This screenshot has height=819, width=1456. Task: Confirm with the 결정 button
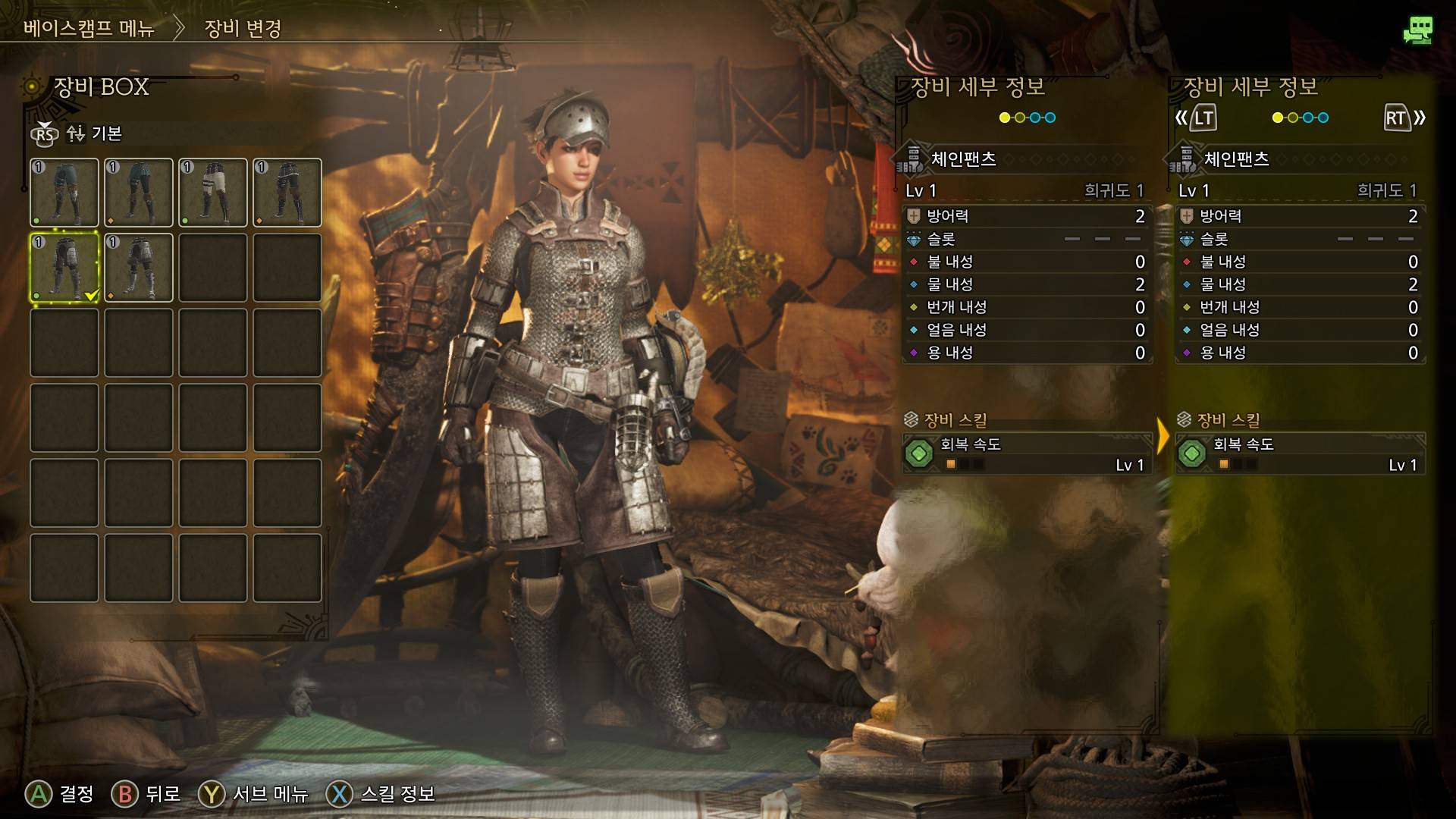click(x=61, y=794)
